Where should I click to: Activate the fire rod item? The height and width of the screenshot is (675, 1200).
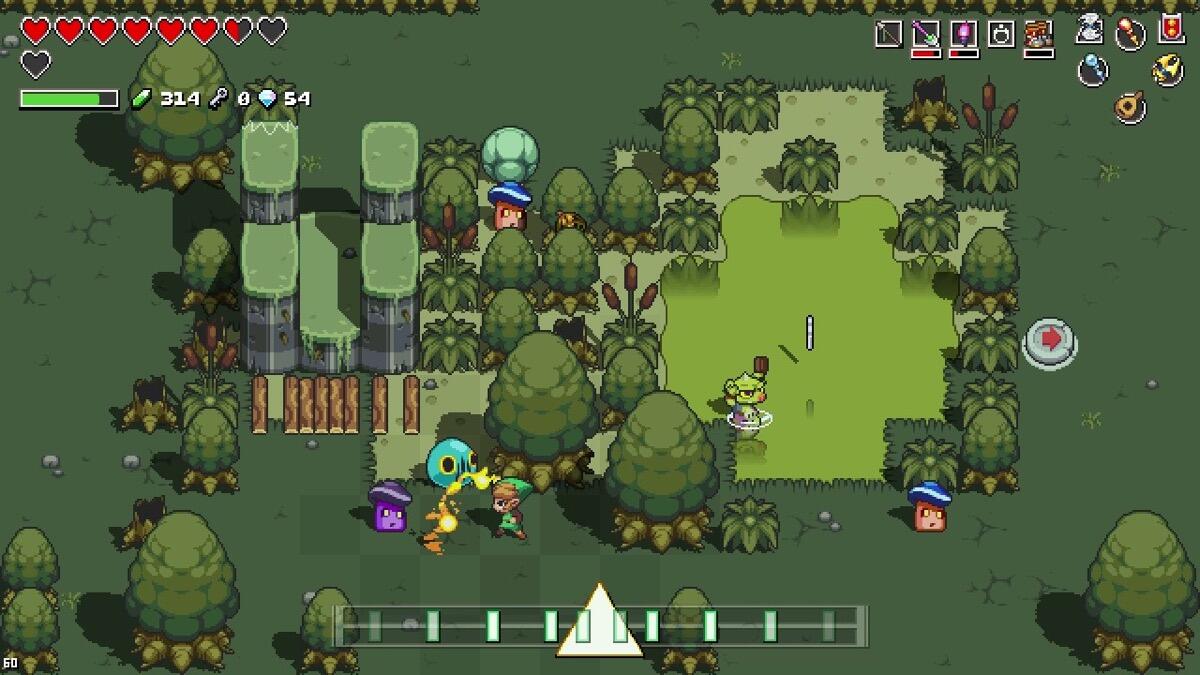click(x=1130, y=33)
